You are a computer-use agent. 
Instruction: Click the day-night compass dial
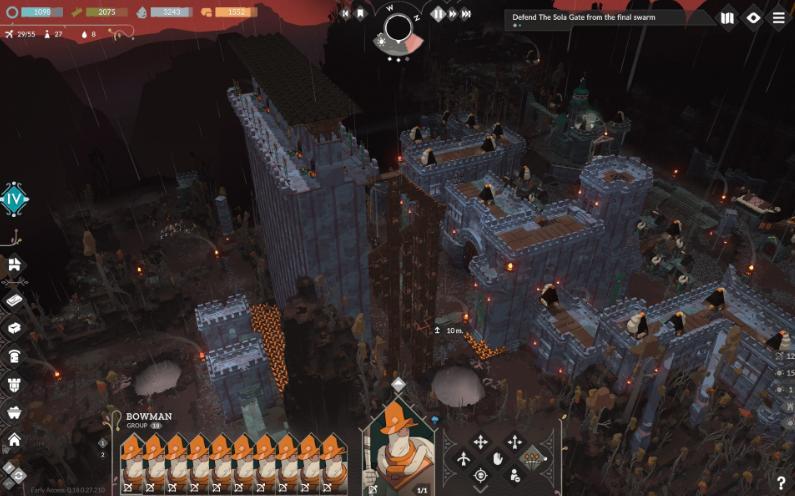(399, 28)
